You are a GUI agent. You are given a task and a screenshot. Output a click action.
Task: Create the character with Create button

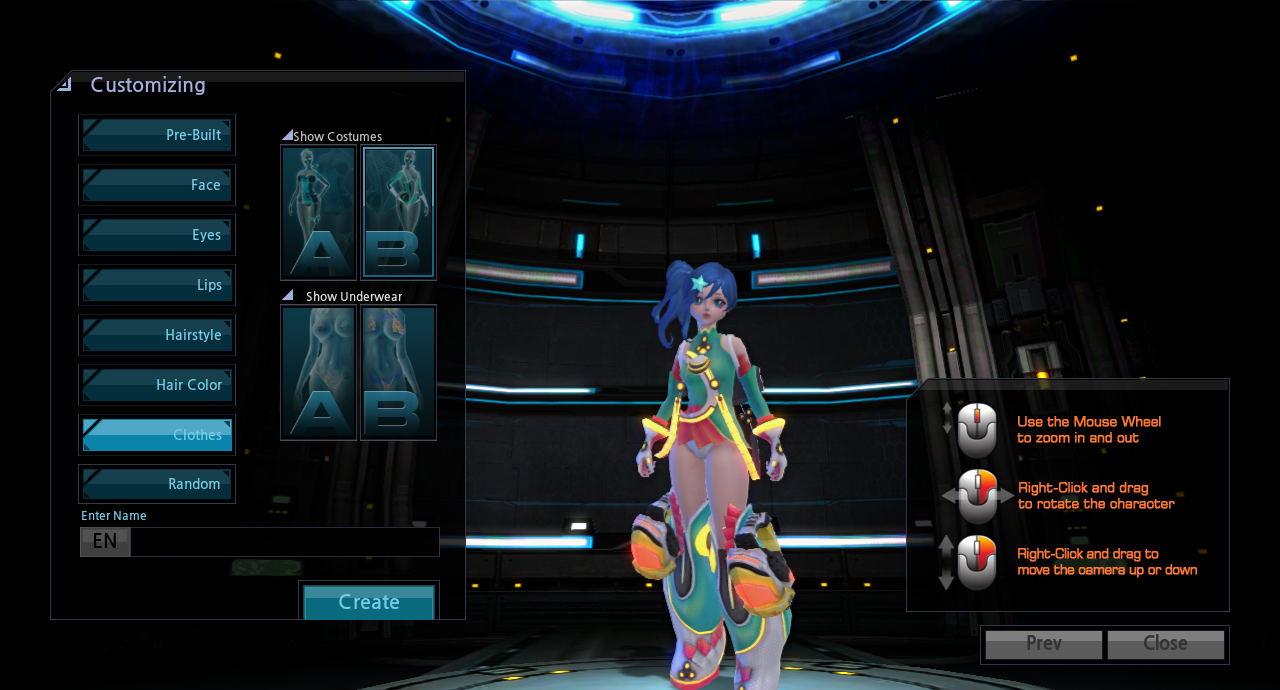pos(369,602)
